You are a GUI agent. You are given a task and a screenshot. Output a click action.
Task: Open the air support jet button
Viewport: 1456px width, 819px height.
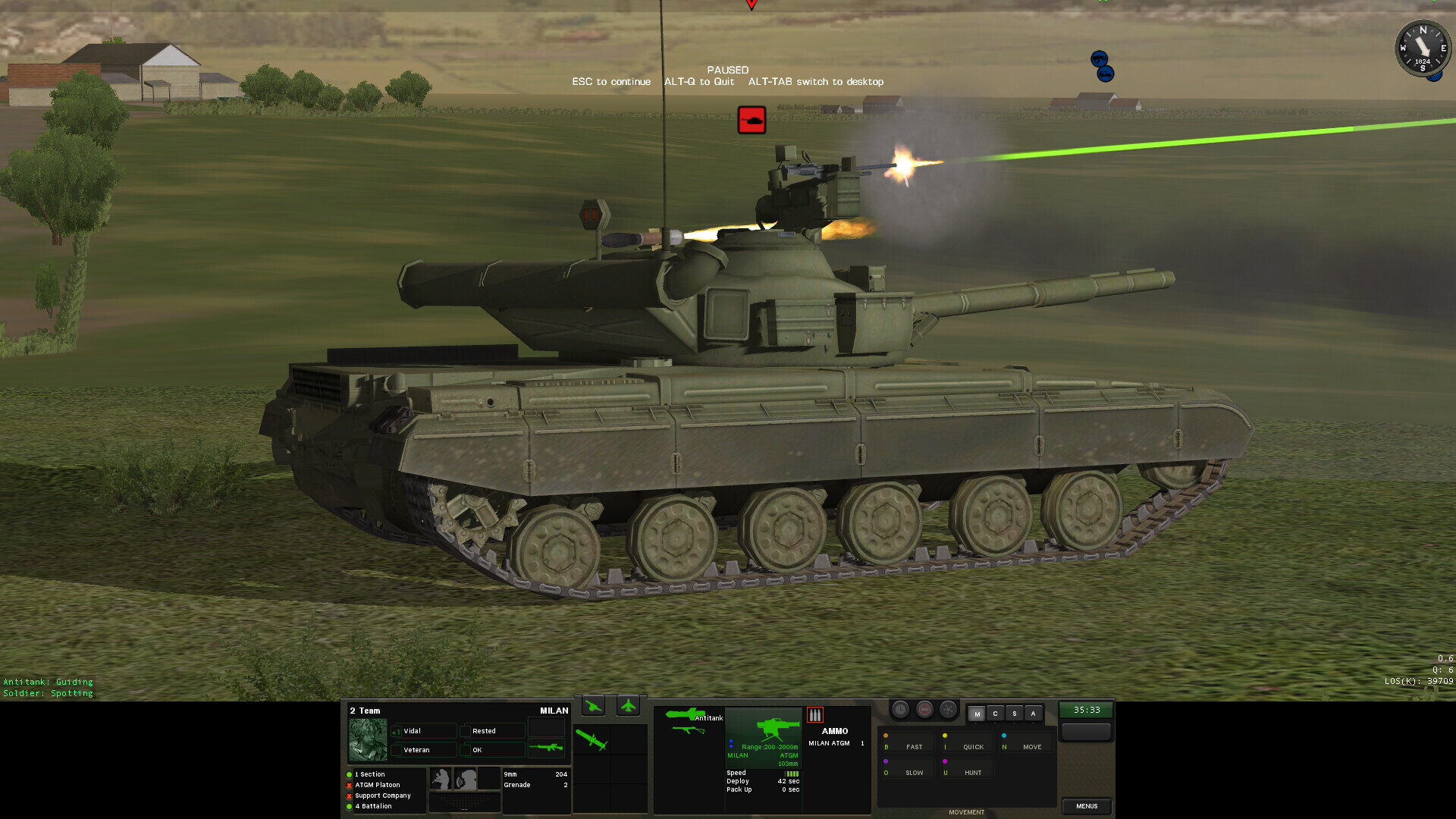point(628,707)
